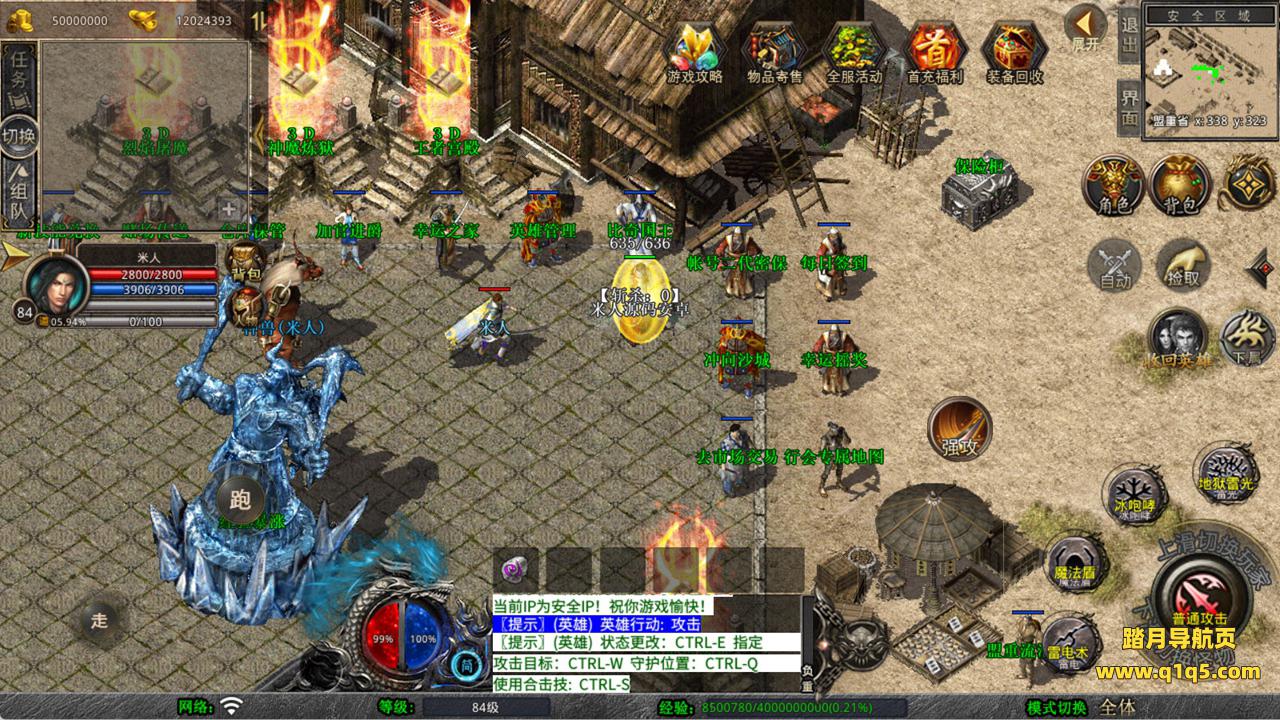
Task: Open the 背包 bag beside 角色
Action: click(1180, 185)
